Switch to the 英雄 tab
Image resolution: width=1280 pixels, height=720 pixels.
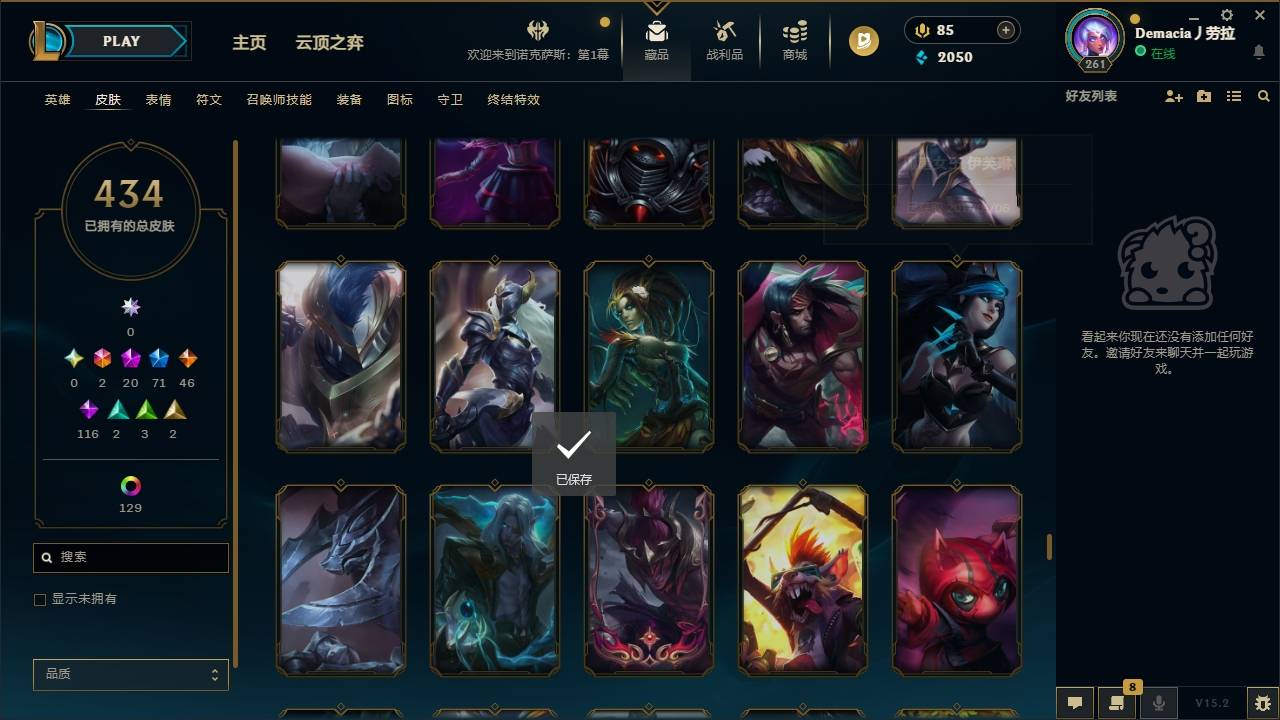click(57, 100)
